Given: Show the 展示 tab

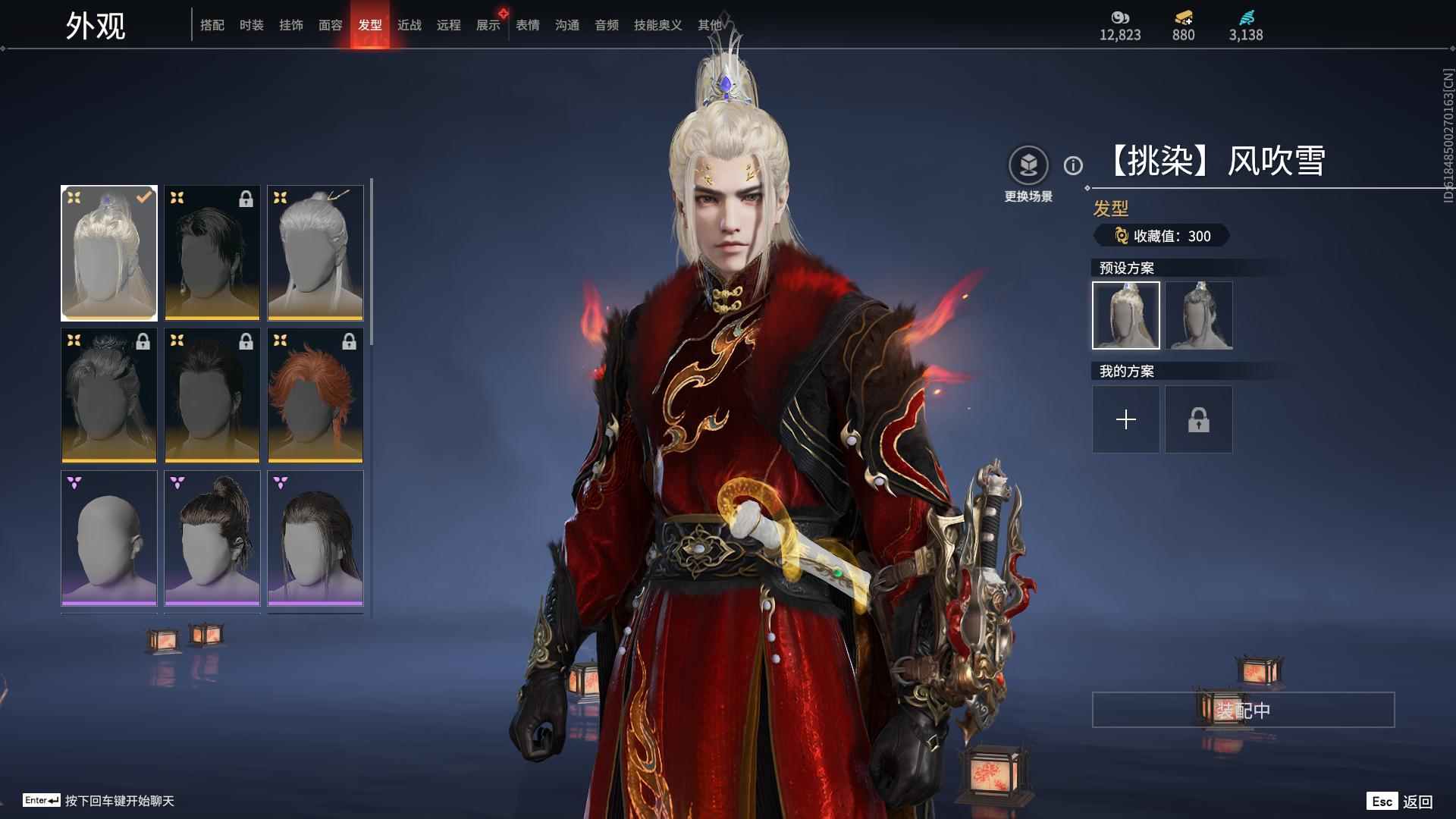Looking at the screenshot, I should (x=488, y=25).
